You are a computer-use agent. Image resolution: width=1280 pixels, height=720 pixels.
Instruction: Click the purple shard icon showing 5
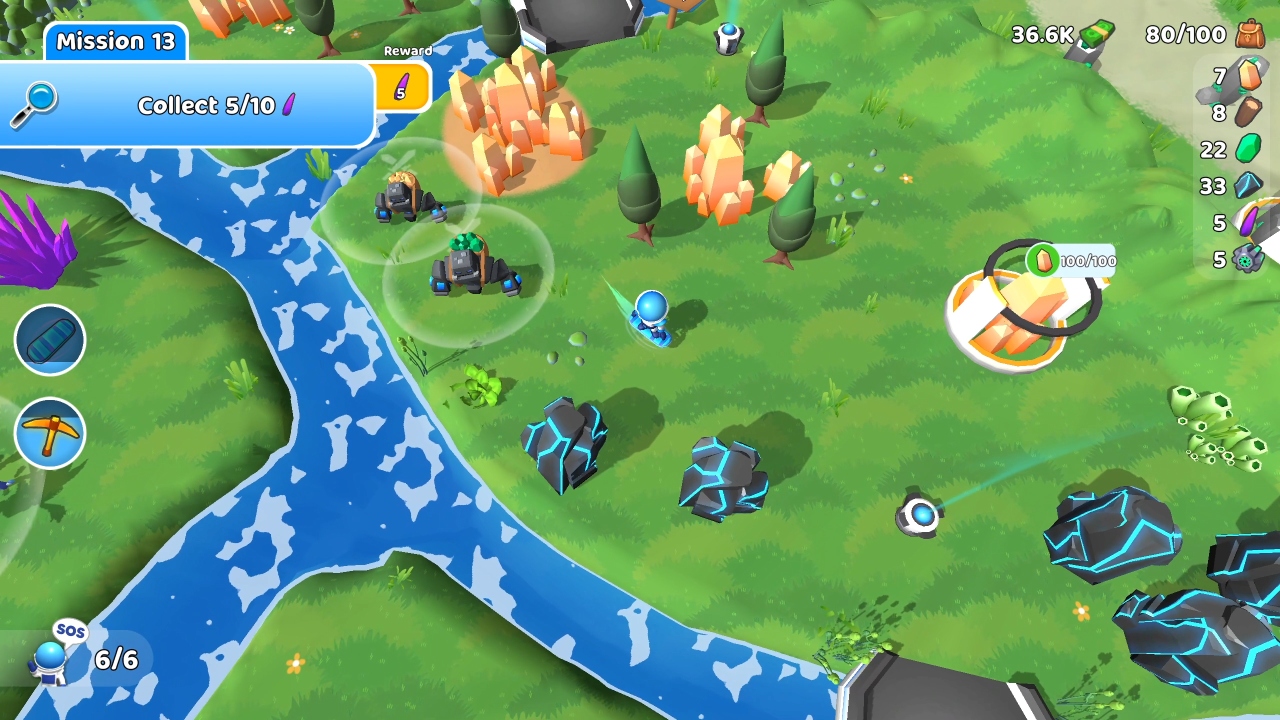click(x=1250, y=222)
